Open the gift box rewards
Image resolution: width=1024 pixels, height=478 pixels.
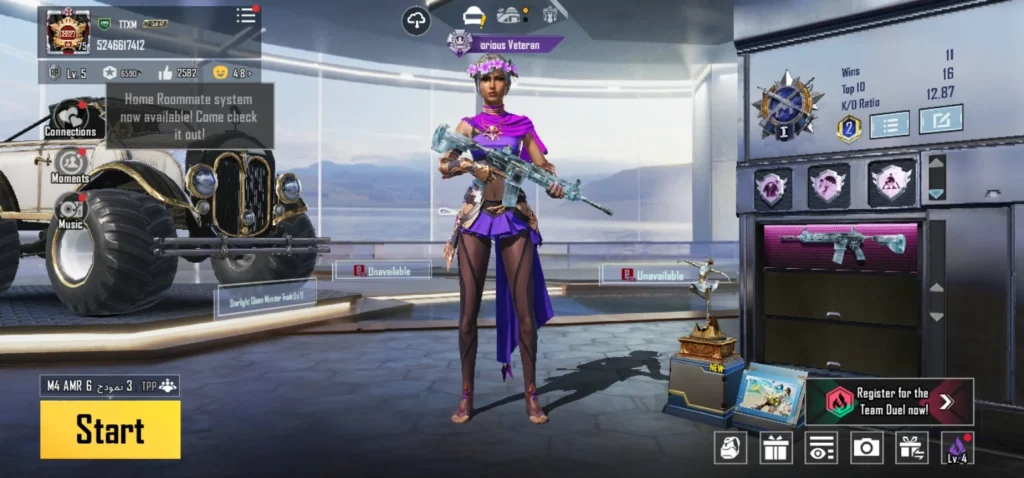776,447
